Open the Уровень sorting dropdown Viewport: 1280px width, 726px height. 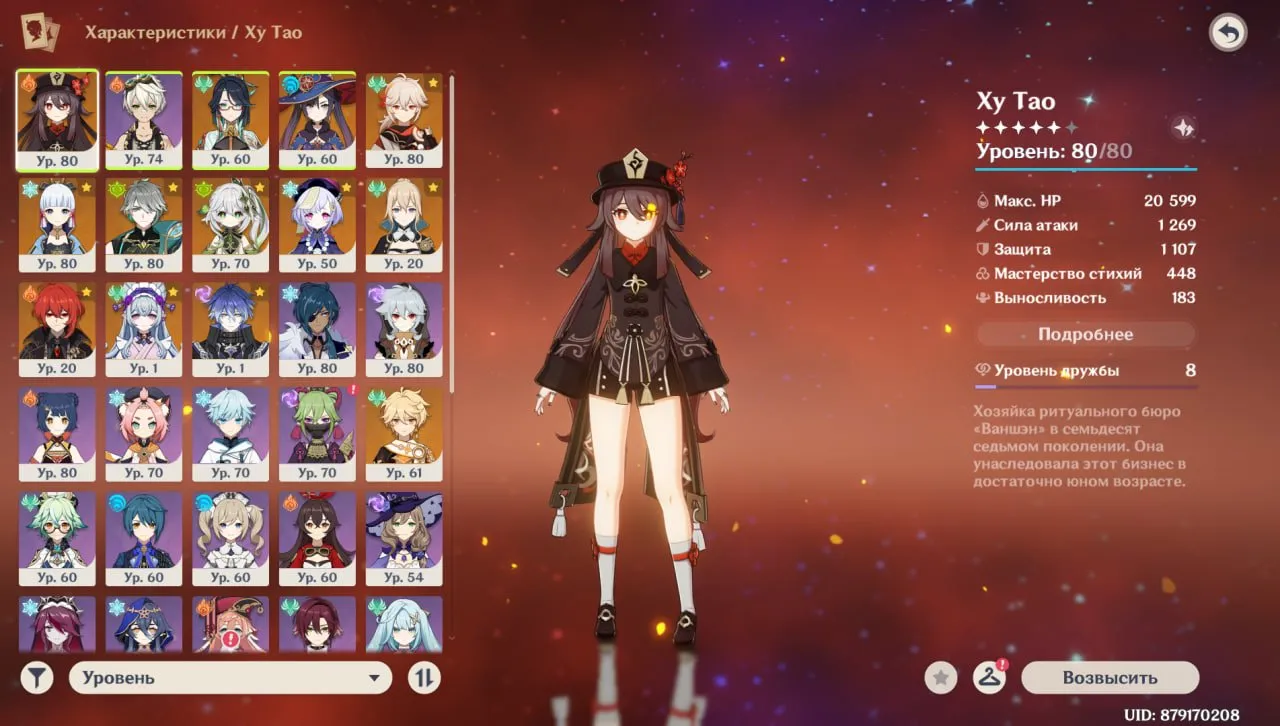coord(230,677)
